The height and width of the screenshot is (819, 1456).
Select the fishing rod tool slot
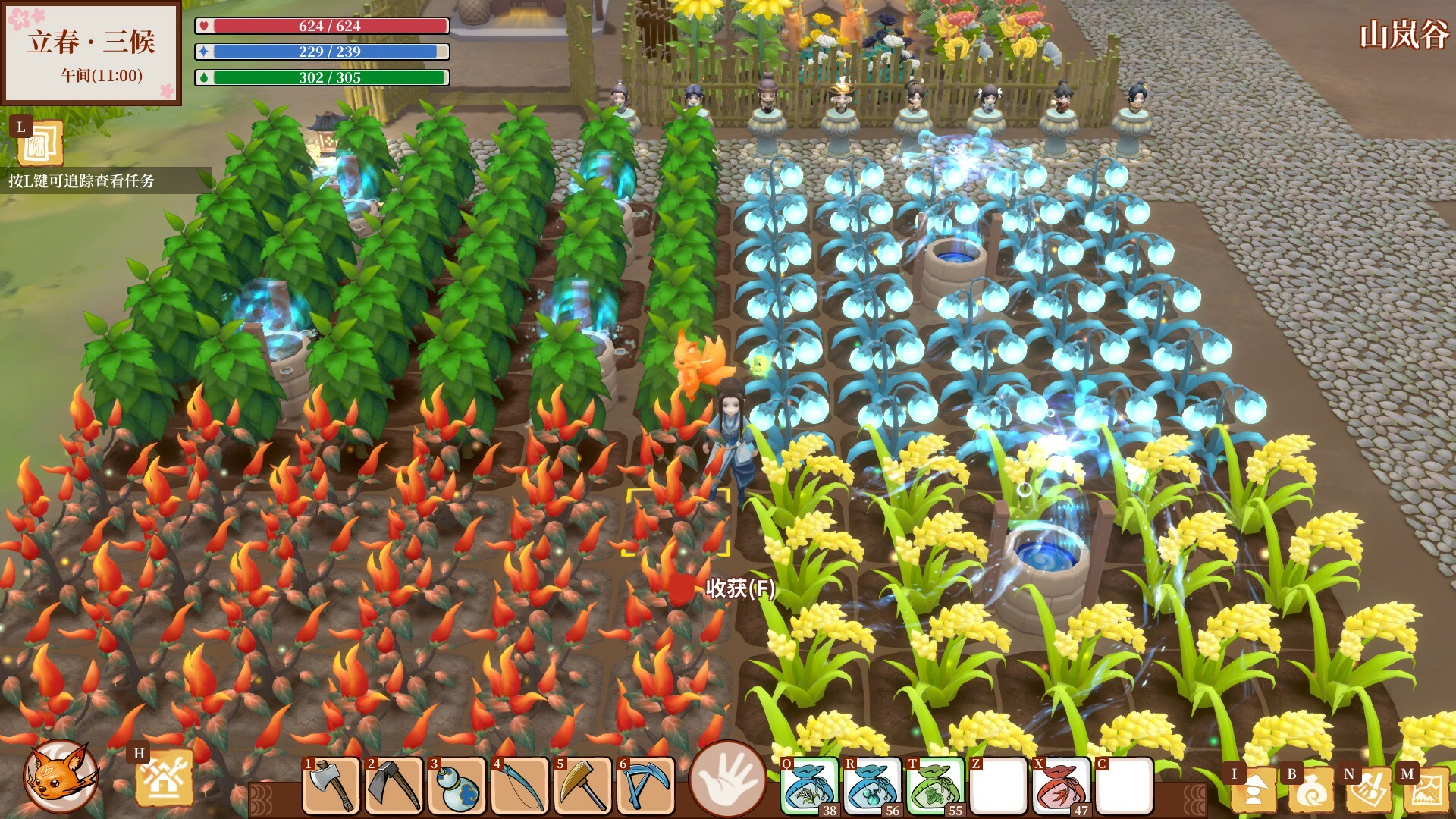point(520,786)
